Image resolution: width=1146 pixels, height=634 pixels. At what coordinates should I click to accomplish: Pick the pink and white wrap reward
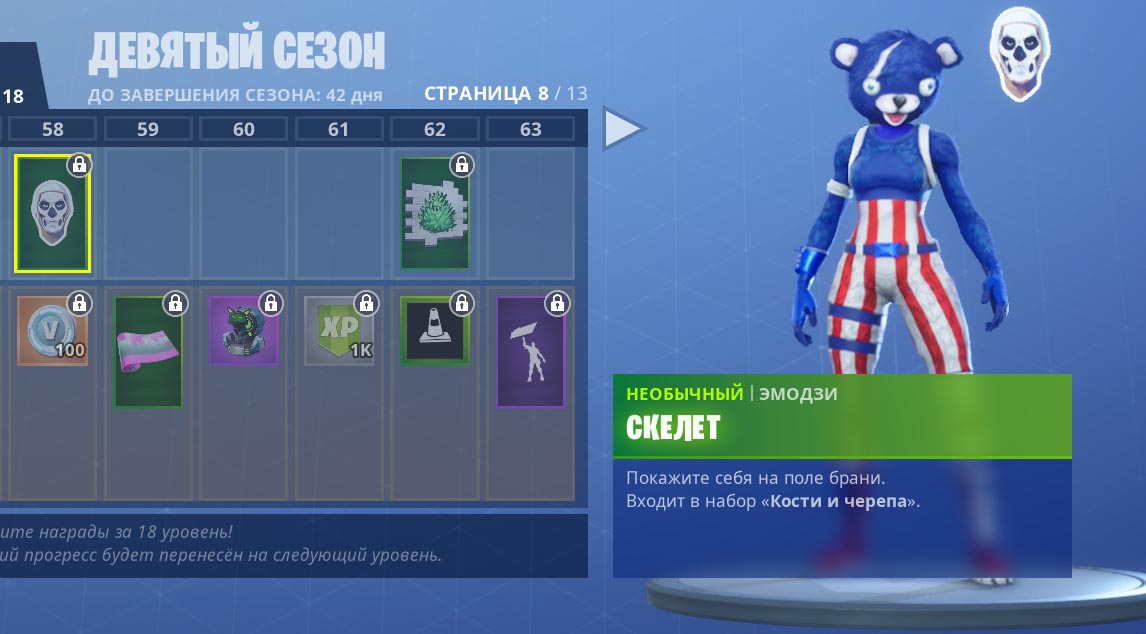pyautogui.click(x=148, y=351)
